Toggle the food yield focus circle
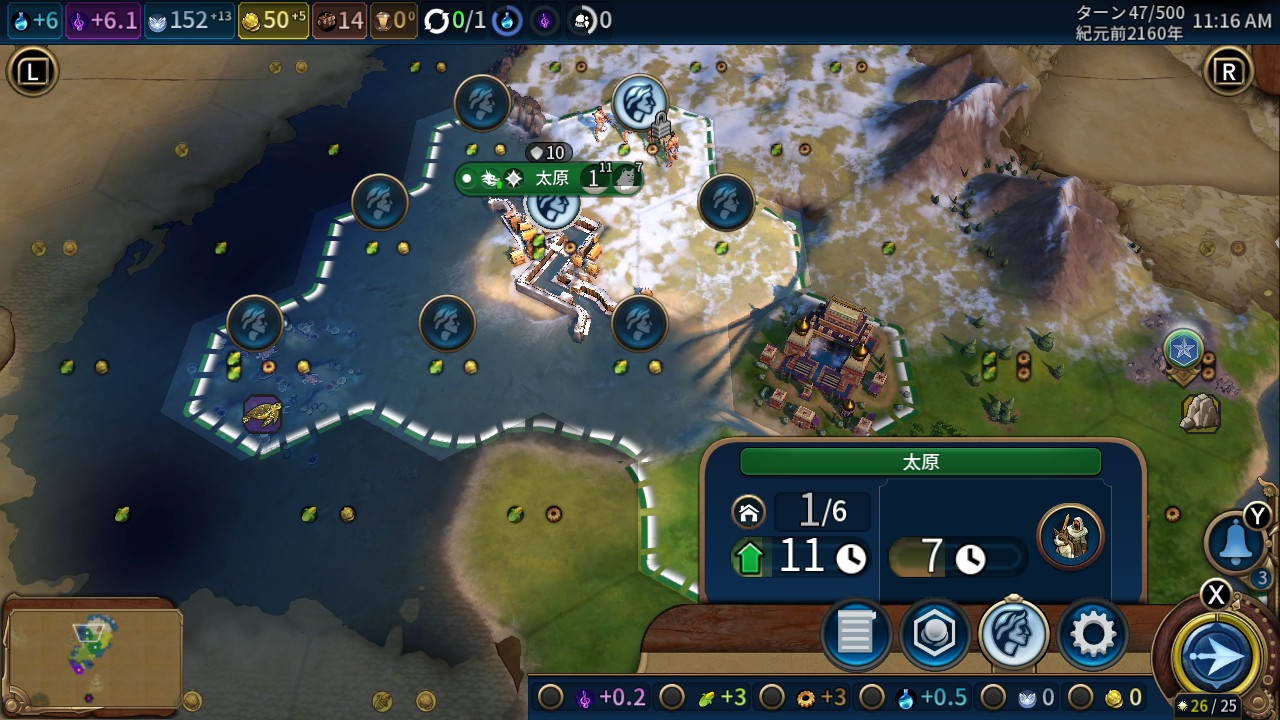Screen dimensions: 1280x720 point(673,697)
